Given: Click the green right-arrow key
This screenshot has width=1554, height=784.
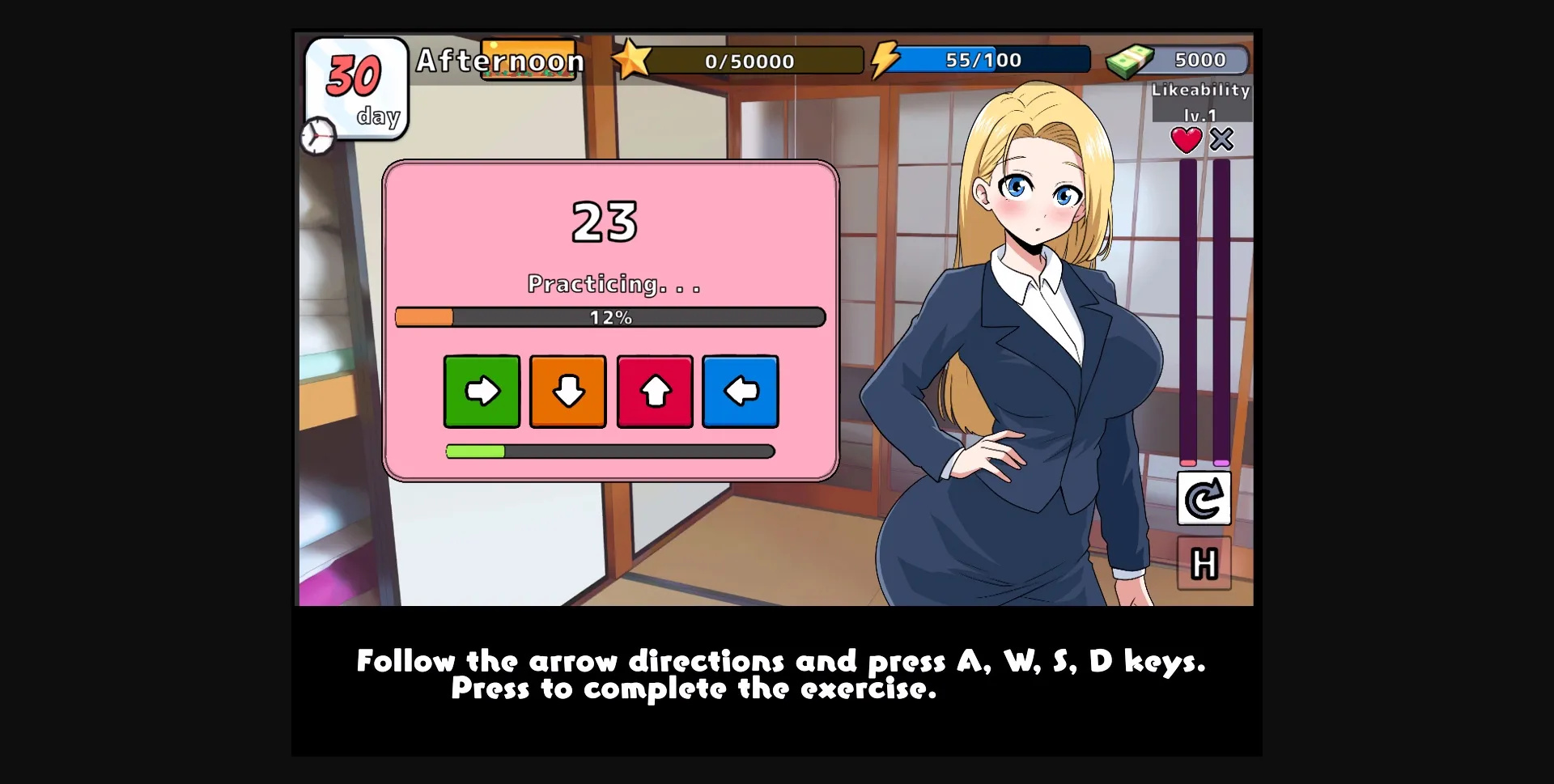Looking at the screenshot, I should pos(481,391).
